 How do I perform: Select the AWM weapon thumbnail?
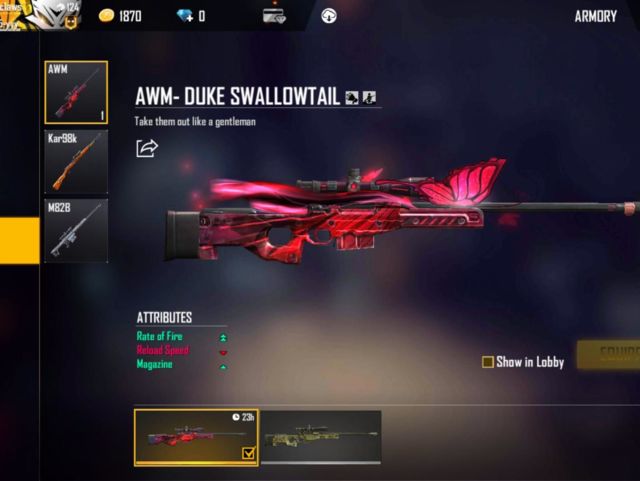(75, 93)
